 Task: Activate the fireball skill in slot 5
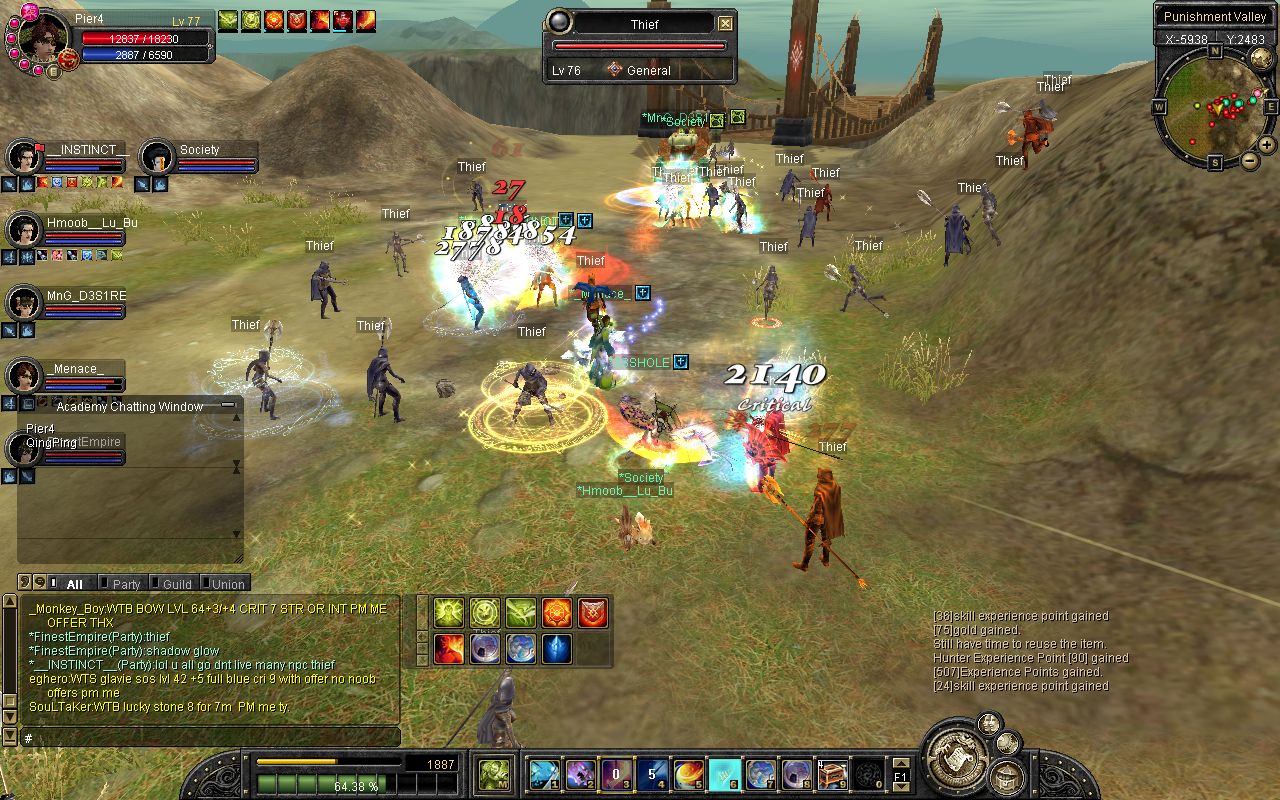(x=689, y=774)
